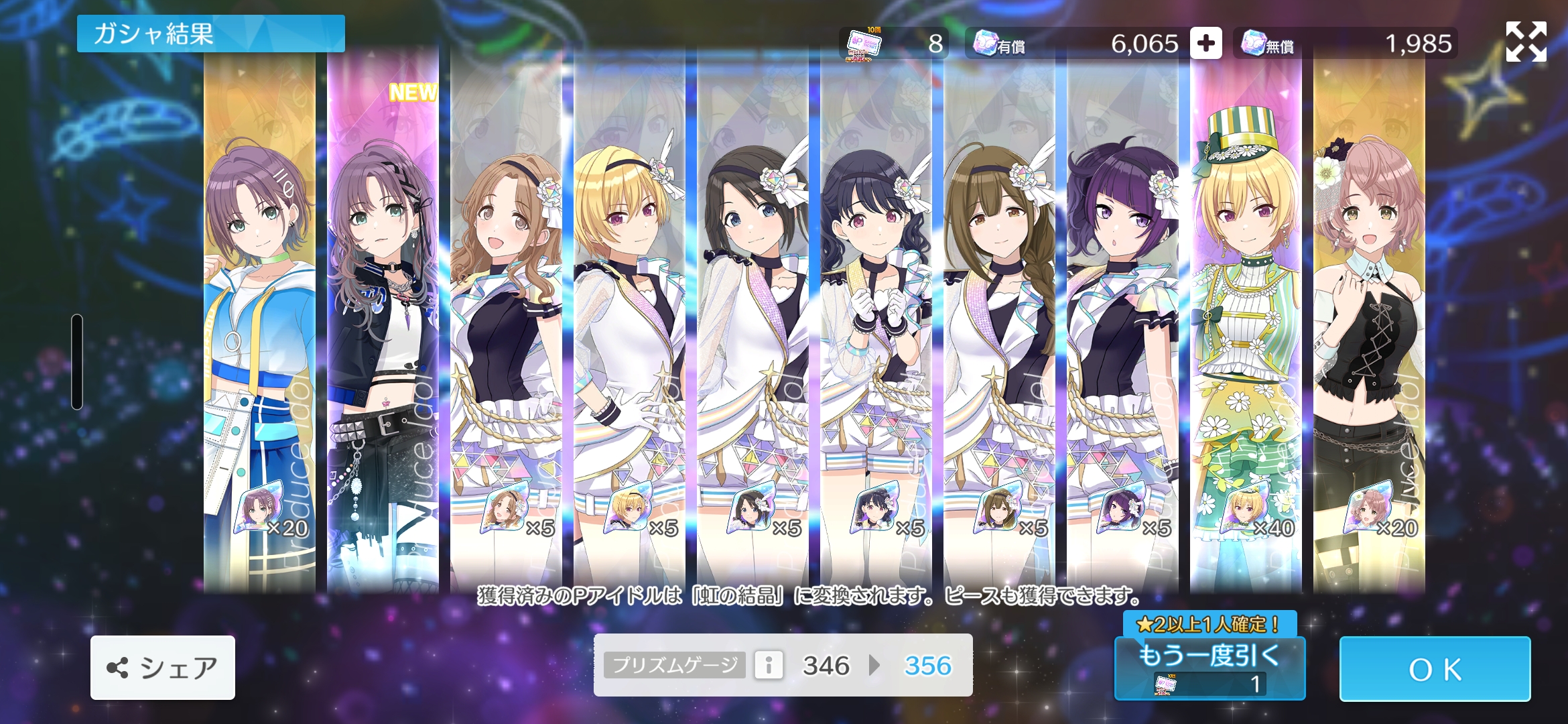
Task: Select the NEW purple-haired idol card
Action: tap(383, 322)
